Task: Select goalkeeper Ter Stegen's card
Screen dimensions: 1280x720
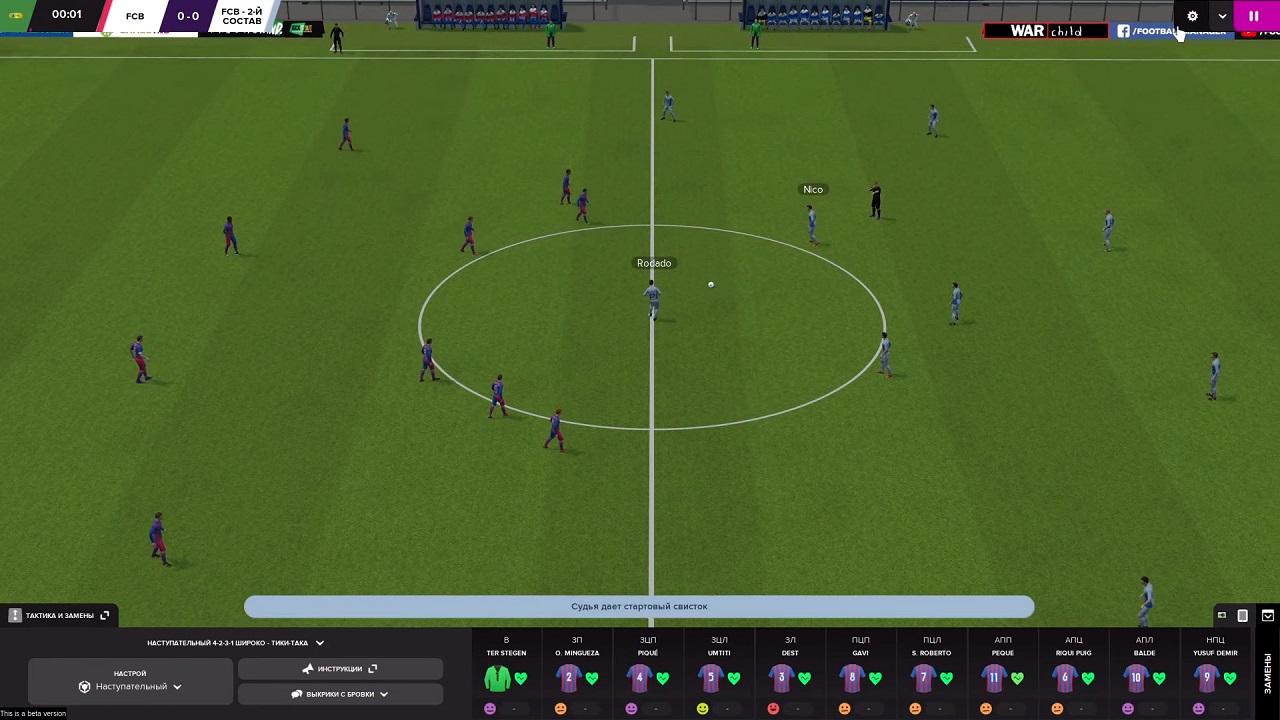Action: point(497,678)
